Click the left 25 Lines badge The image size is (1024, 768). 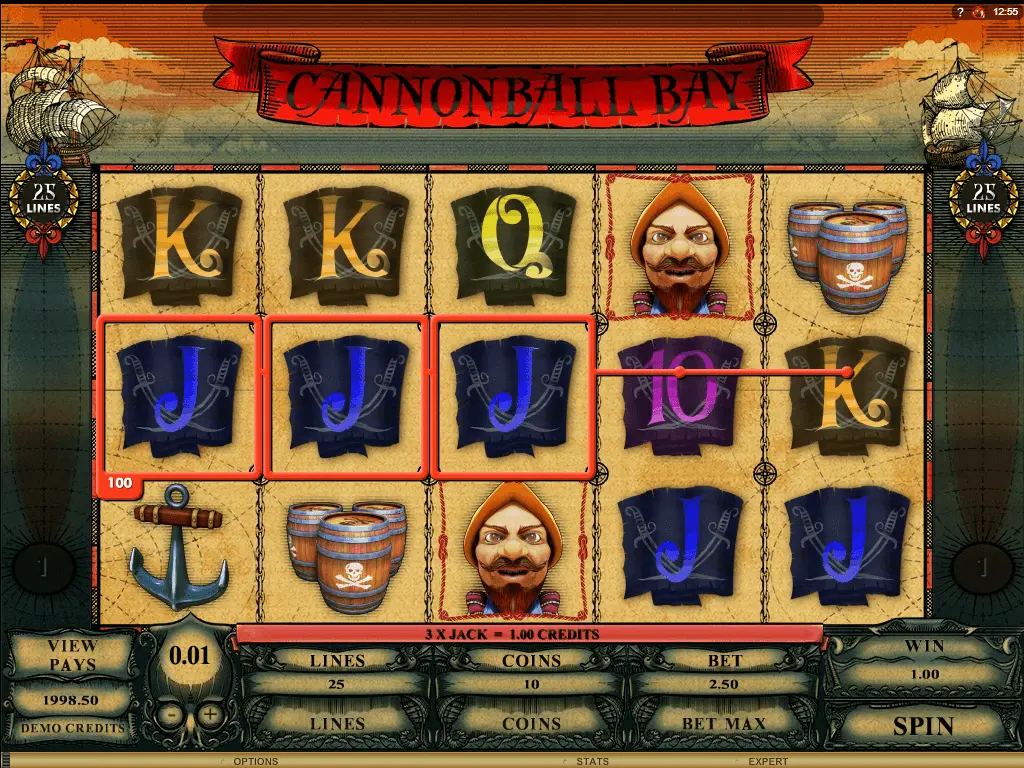44,197
